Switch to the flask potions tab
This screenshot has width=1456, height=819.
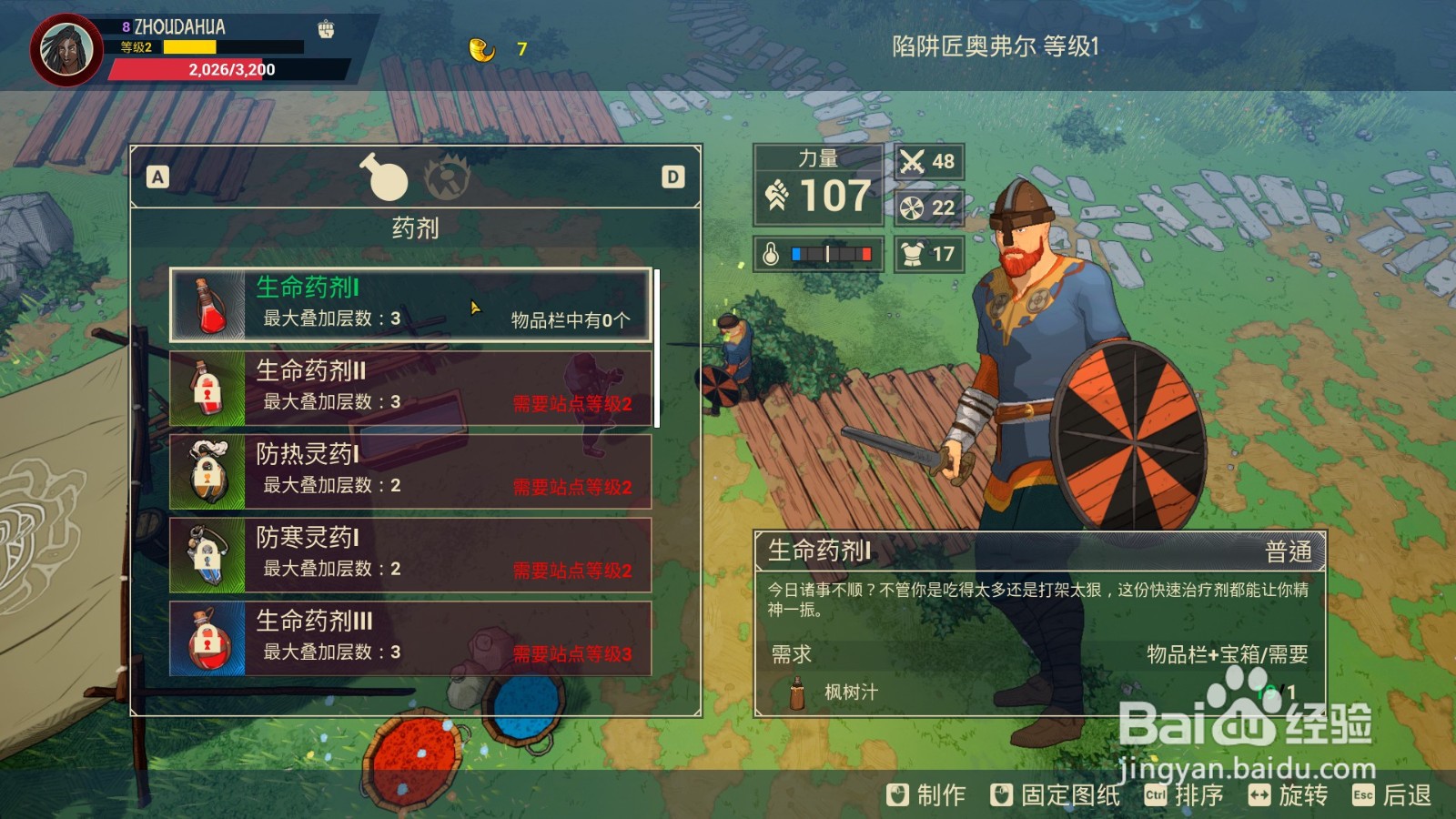[389, 178]
